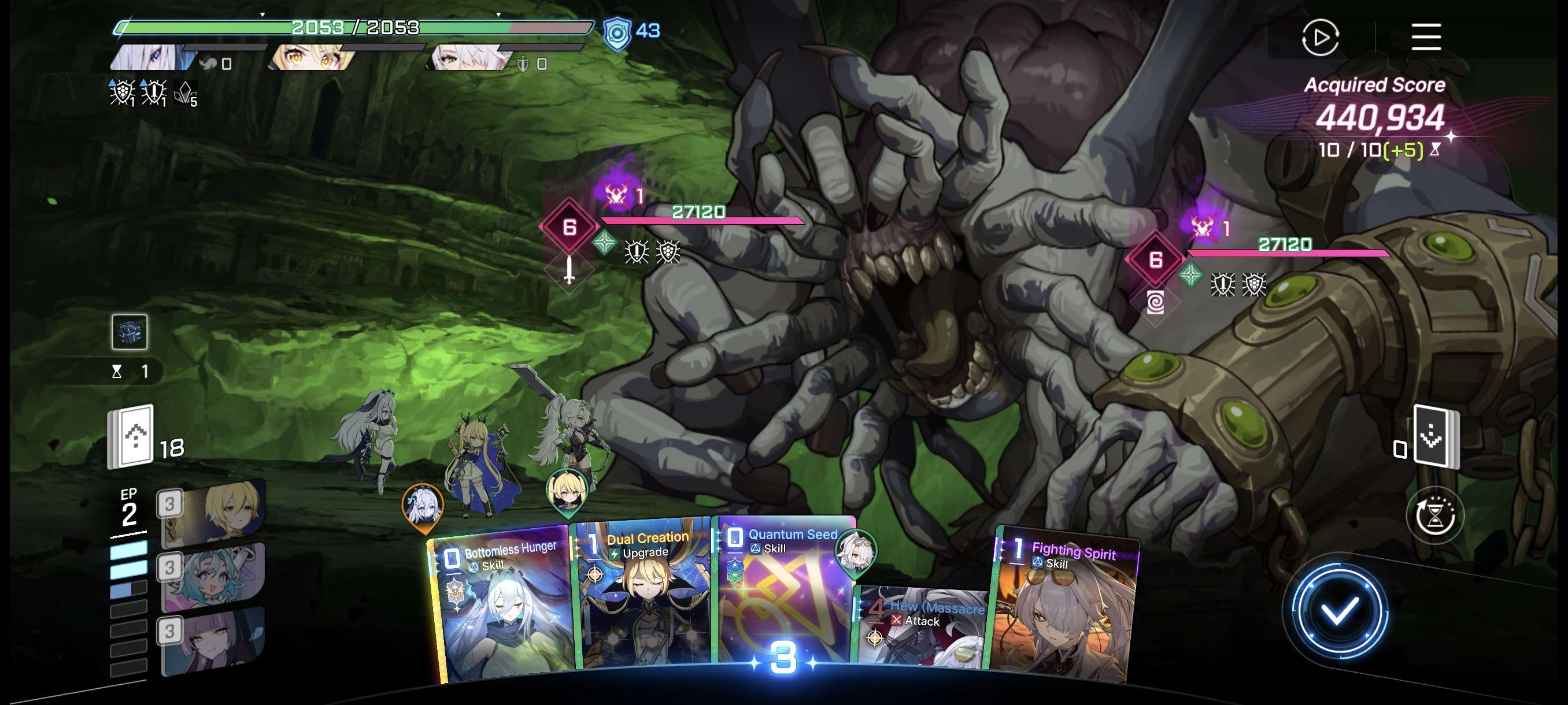
Task: Inspect the crystal buff icon showing 5
Action: tap(185, 94)
